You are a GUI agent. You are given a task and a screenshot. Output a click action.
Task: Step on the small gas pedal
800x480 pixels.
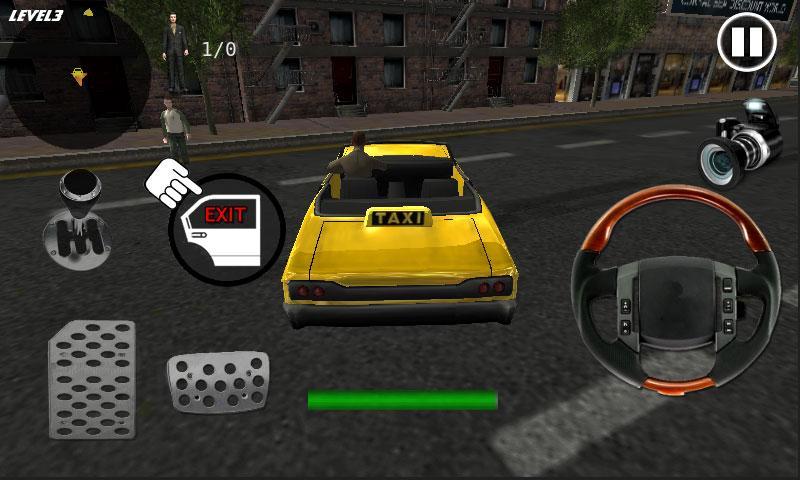pos(217,381)
